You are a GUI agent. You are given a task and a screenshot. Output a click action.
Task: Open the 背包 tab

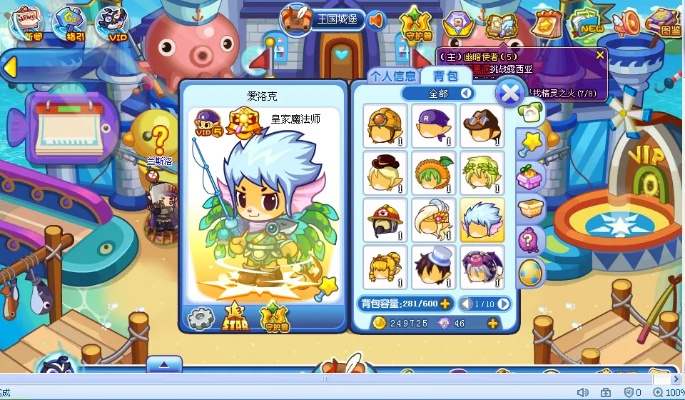coord(438,76)
